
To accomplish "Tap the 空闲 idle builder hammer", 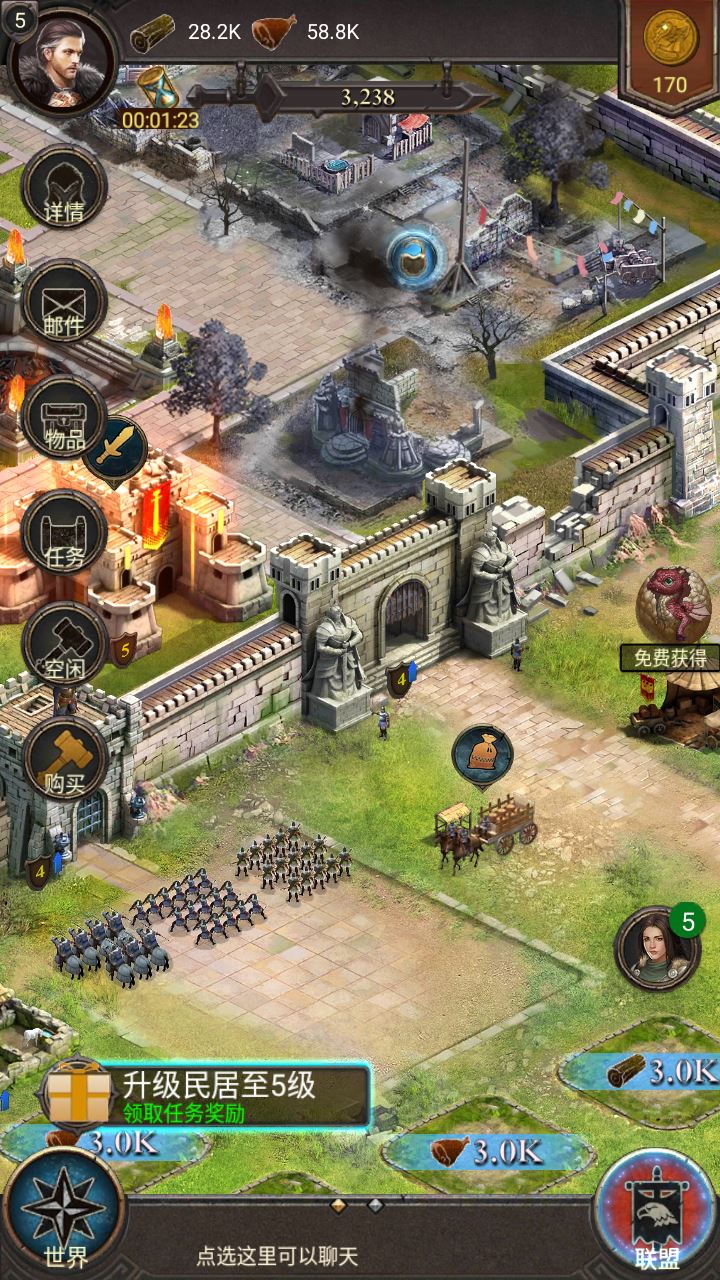I will (x=64, y=647).
